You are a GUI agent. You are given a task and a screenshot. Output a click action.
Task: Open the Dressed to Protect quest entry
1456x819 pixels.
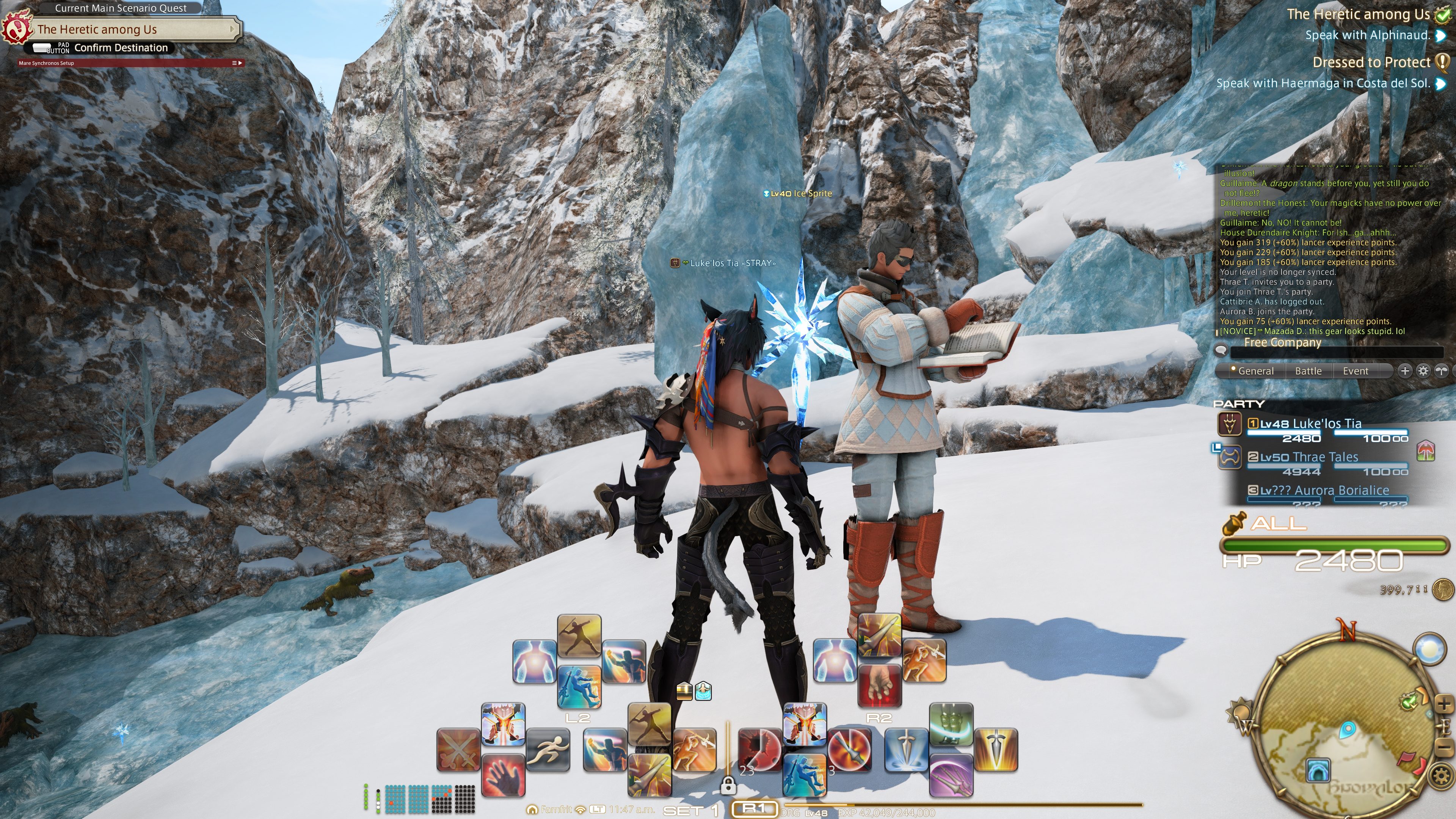(1371, 62)
